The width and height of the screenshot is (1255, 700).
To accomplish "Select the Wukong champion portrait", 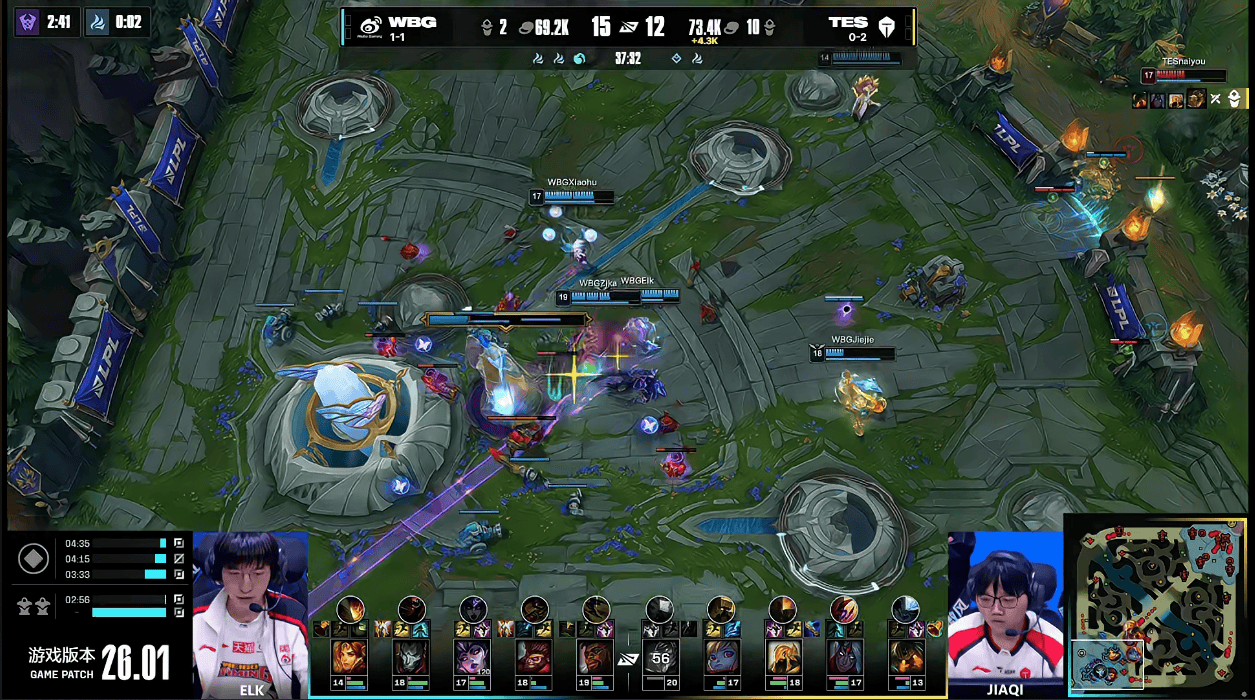I will point(535,657).
